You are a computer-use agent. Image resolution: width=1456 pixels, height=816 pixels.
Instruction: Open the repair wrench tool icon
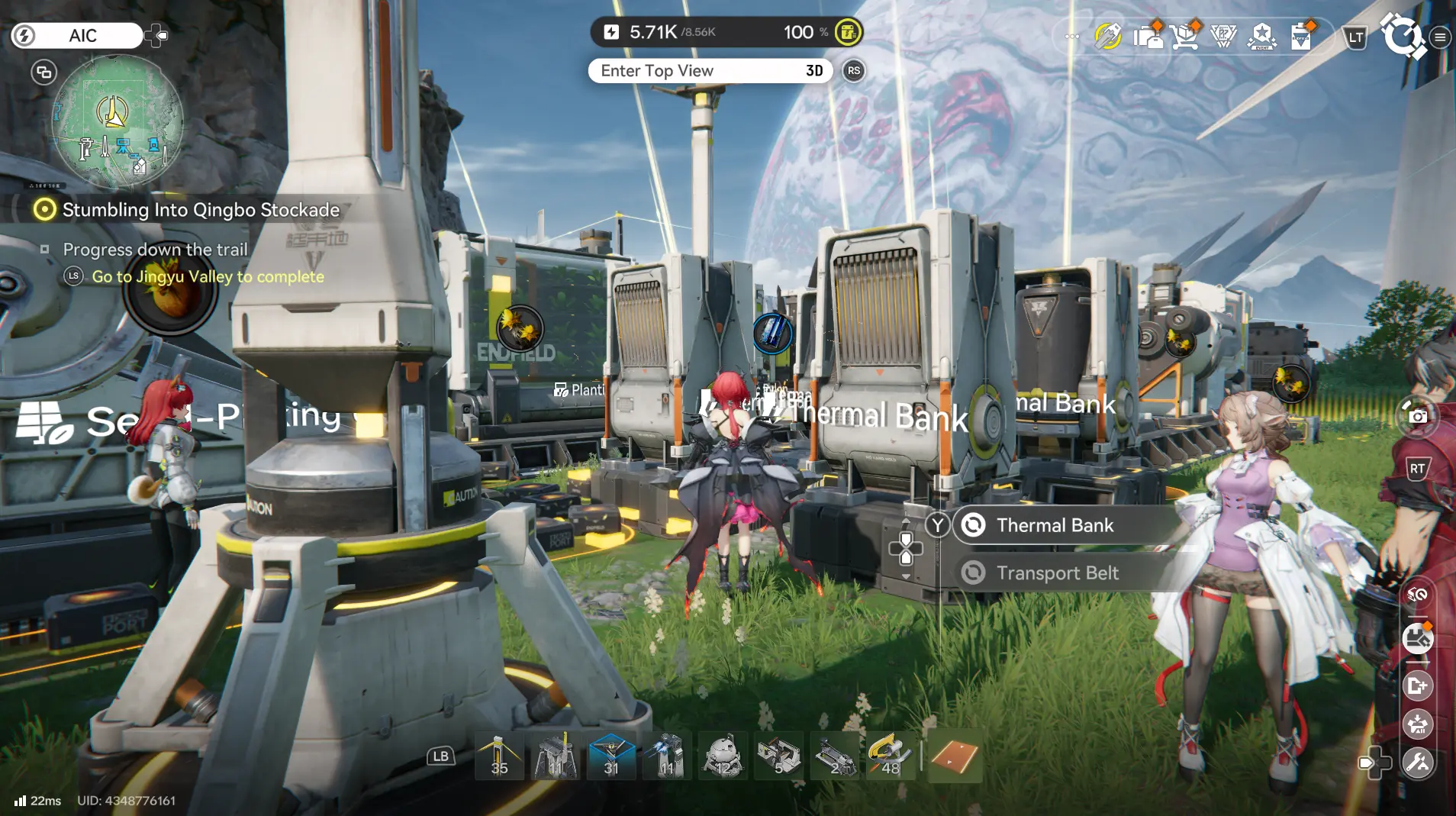[x=1418, y=762]
